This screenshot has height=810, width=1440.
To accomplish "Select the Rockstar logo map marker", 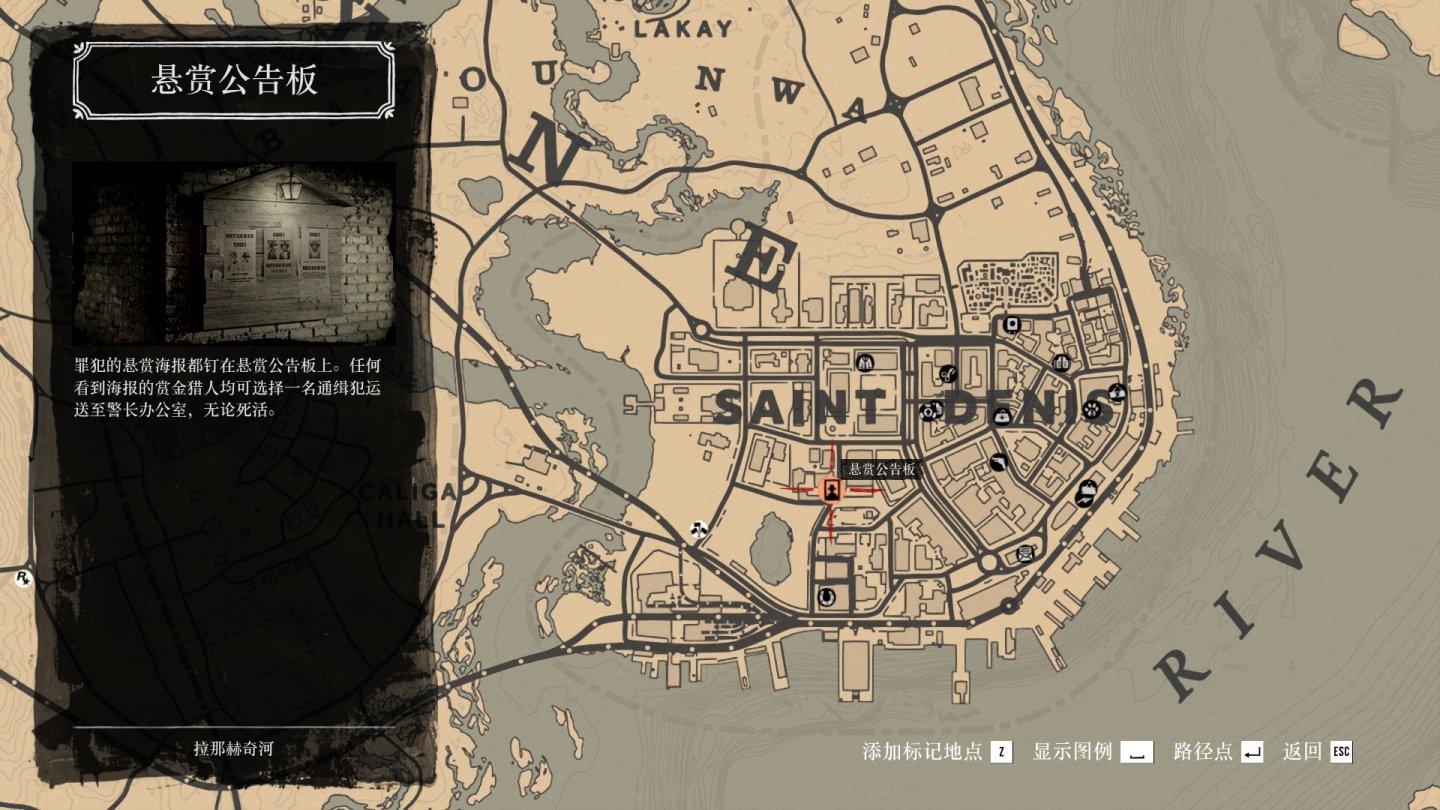I will 22,577.
